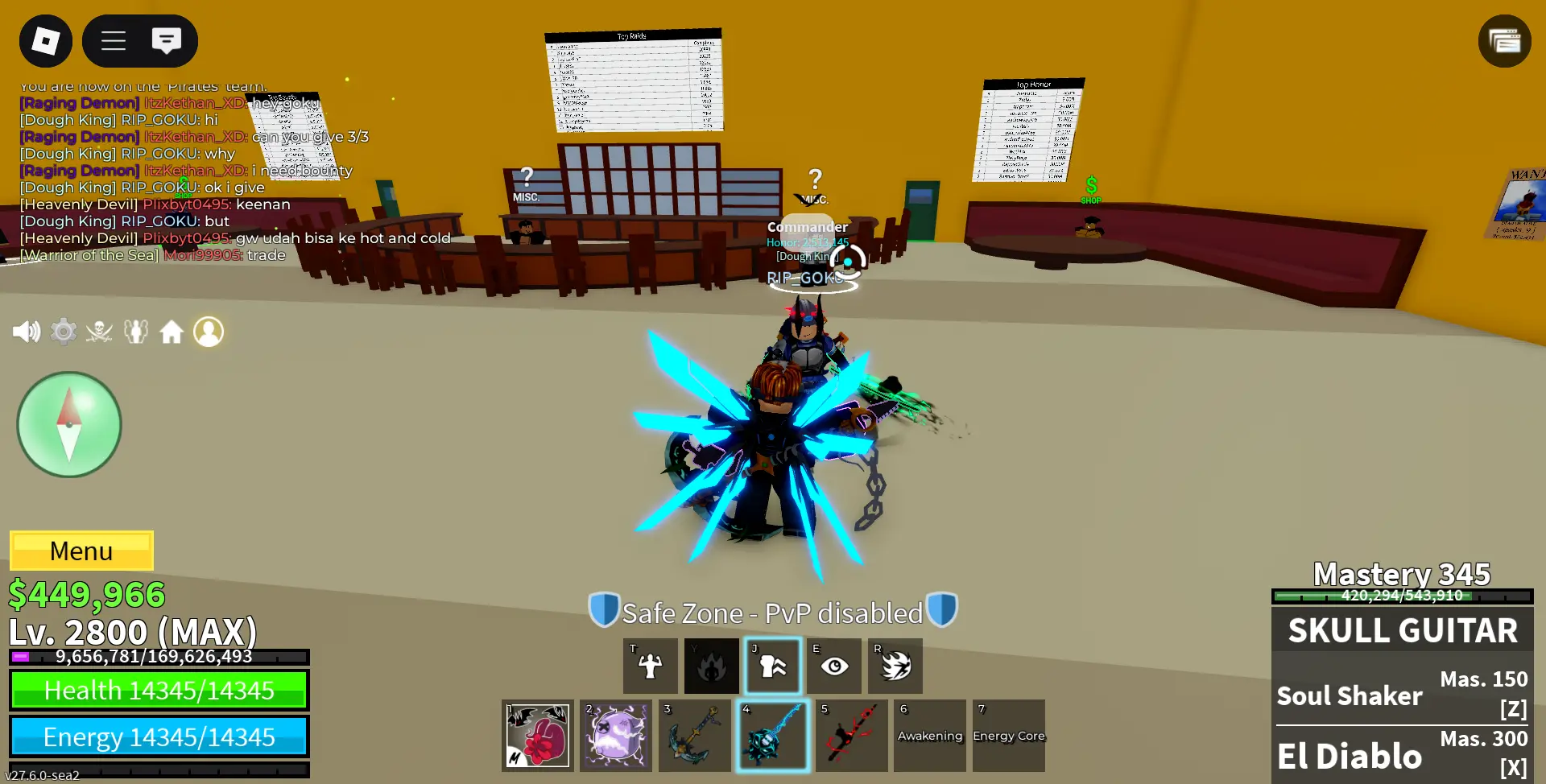
Task: Toggle the highlighted J weapon ability slot
Action: [x=772, y=666]
